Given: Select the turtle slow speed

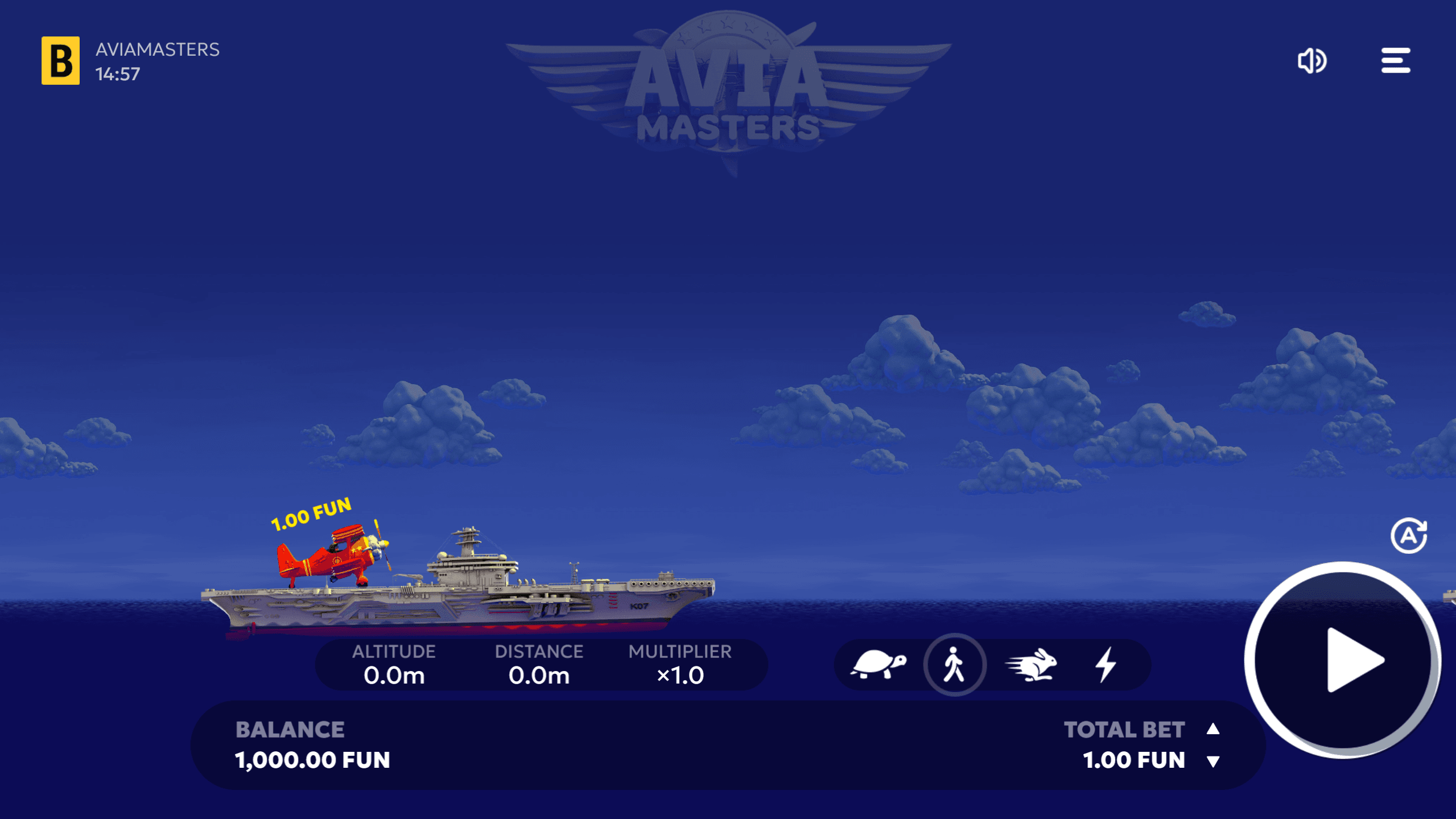Looking at the screenshot, I should 878,664.
